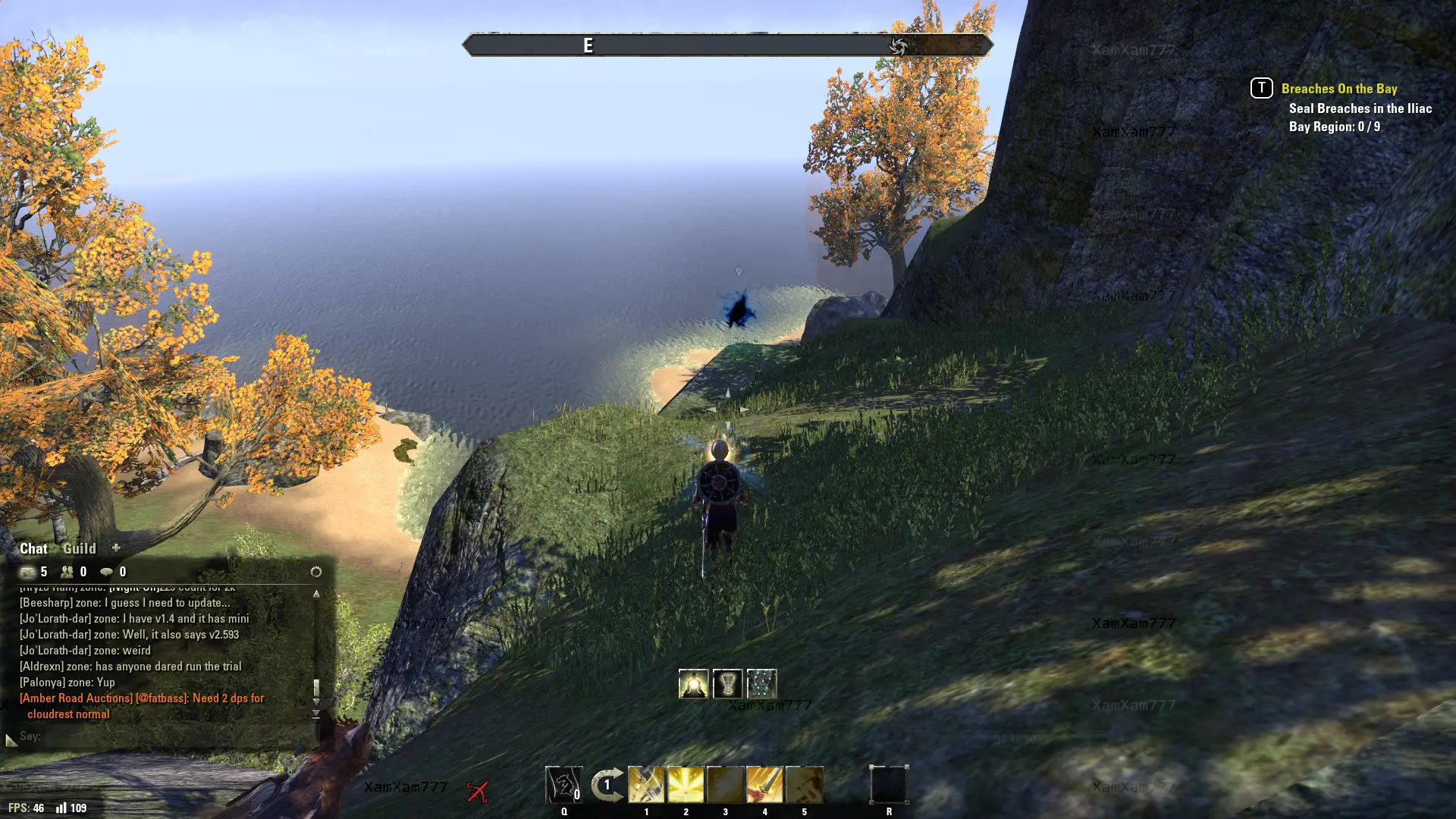This screenshot has height=819, width=1456.
Task: Activate the skill in slot 5
Action: tap(804, 785)
